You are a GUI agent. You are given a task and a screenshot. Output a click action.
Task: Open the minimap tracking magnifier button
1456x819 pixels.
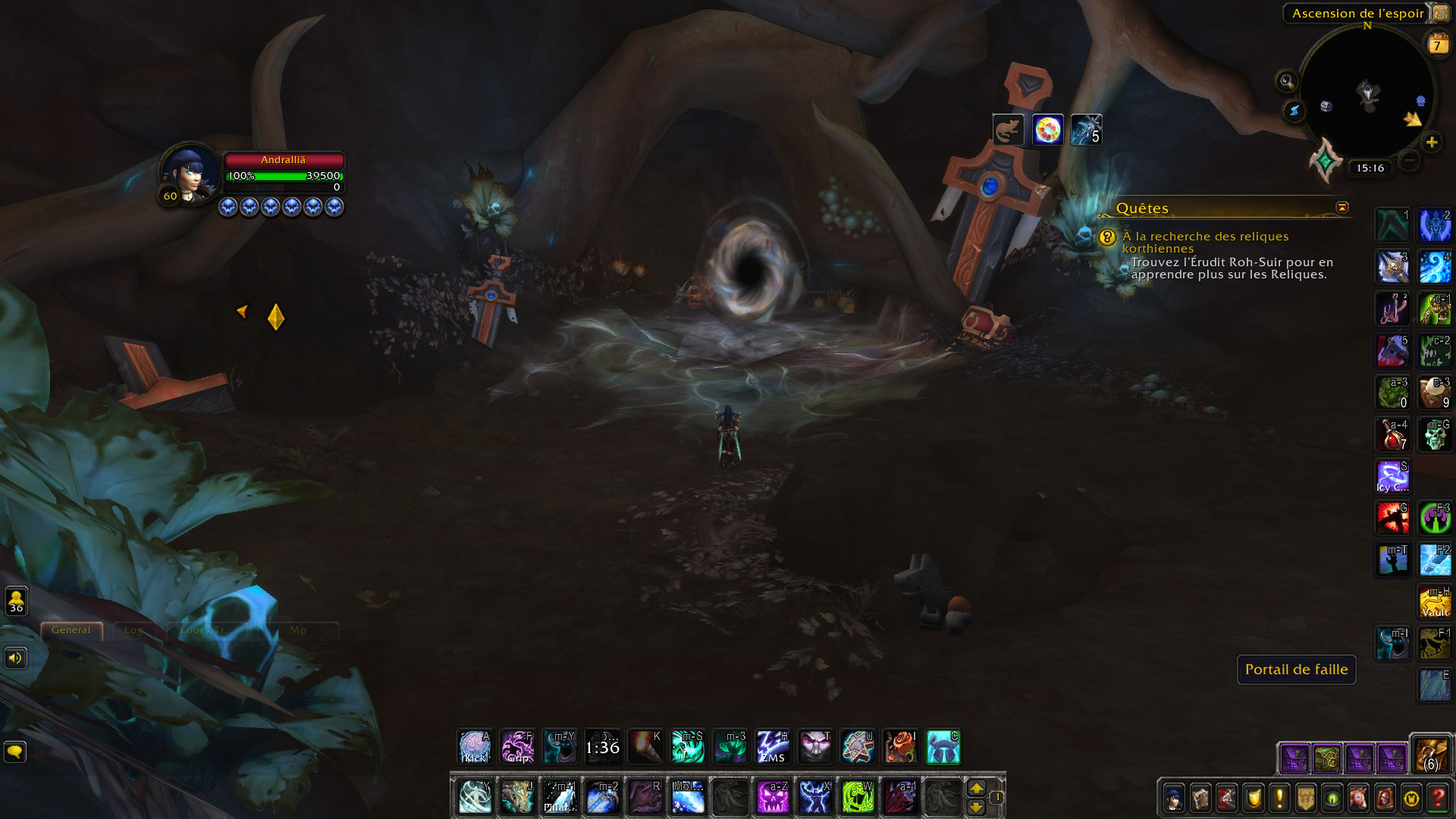click(x=1286, y=80)
